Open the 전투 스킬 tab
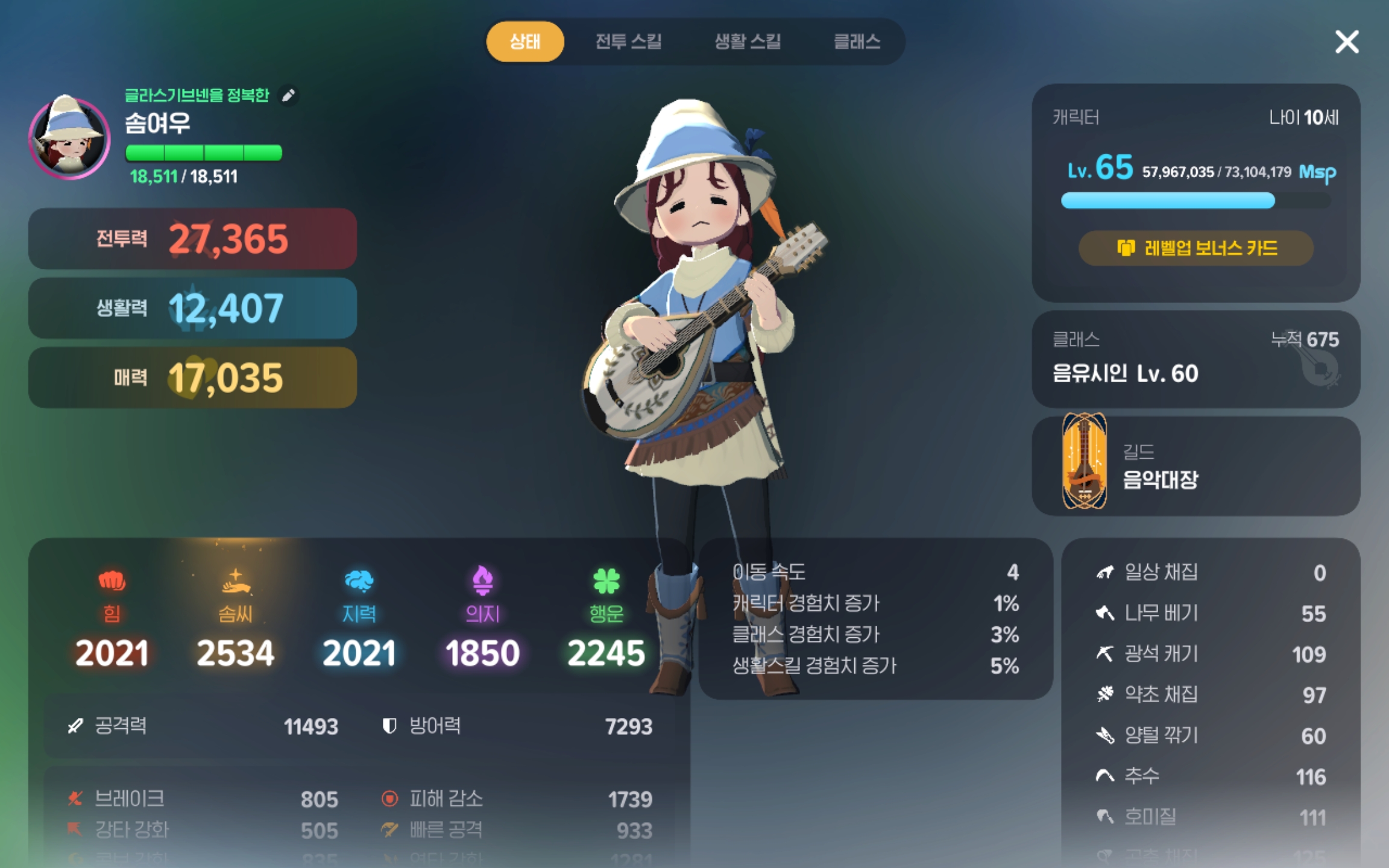The width and height of the screenshot is (1389, 868). (628, 42)
